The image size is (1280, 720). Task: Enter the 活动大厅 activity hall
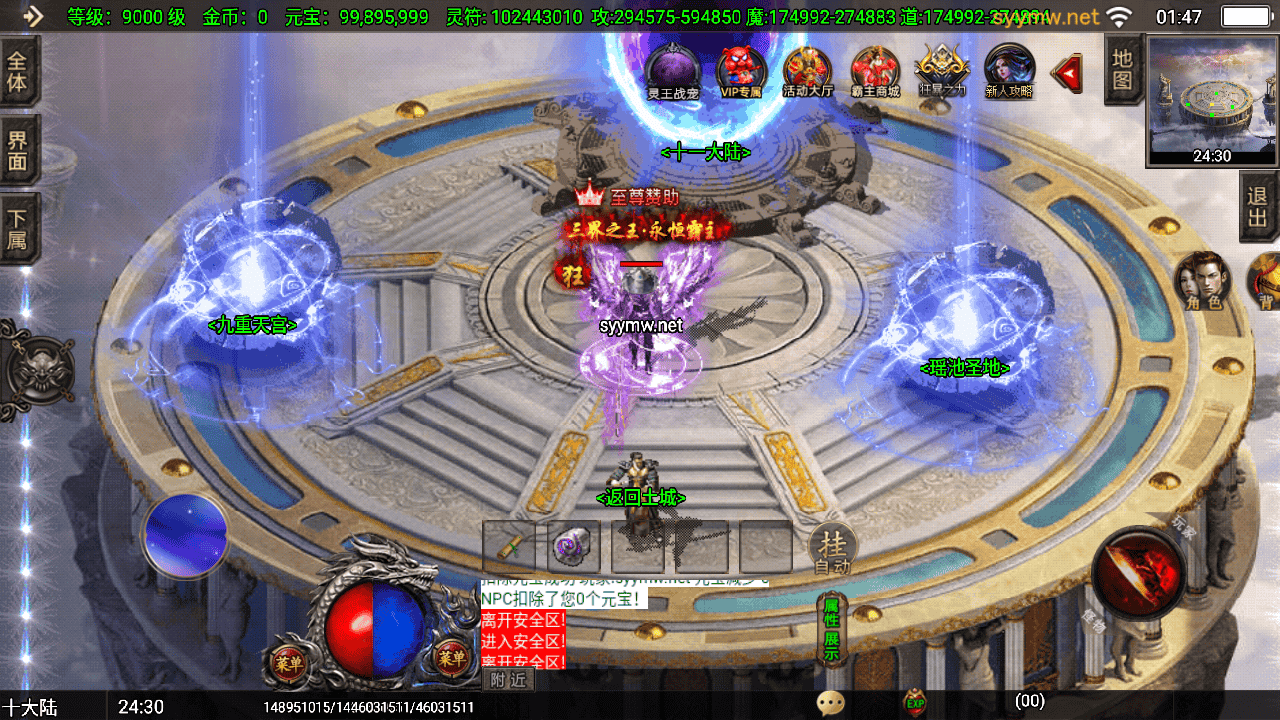[x=807, y=71]
